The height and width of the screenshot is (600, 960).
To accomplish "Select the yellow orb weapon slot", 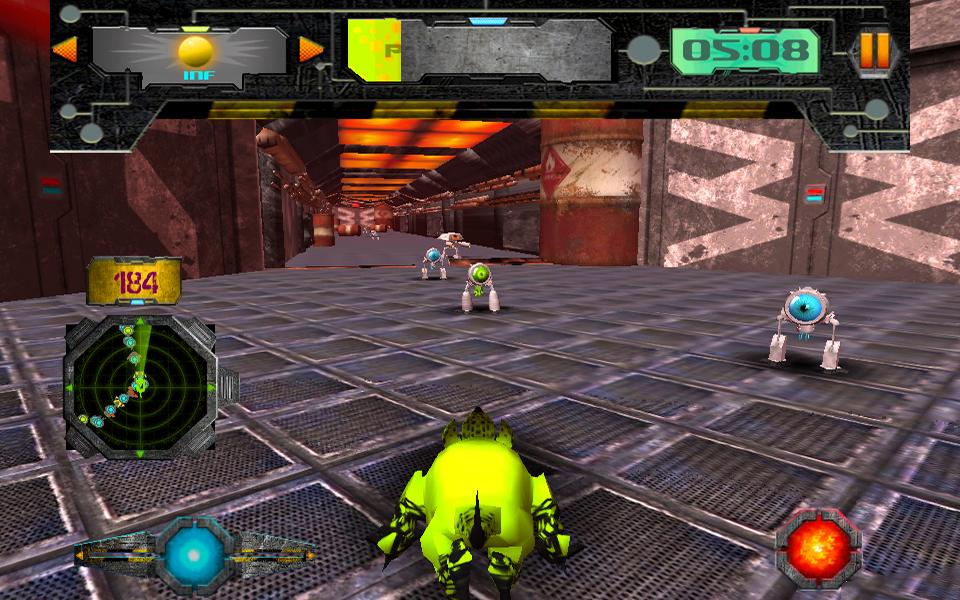I will click(x=194, y=52).
